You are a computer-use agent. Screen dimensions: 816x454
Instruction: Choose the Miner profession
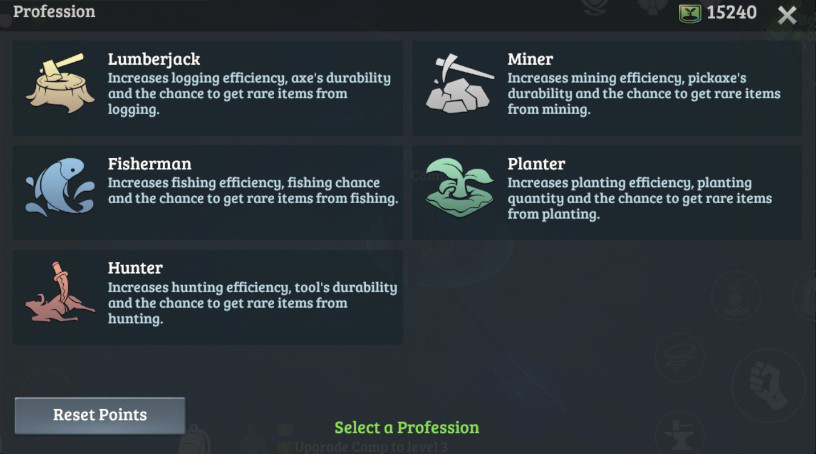point(607,87)
